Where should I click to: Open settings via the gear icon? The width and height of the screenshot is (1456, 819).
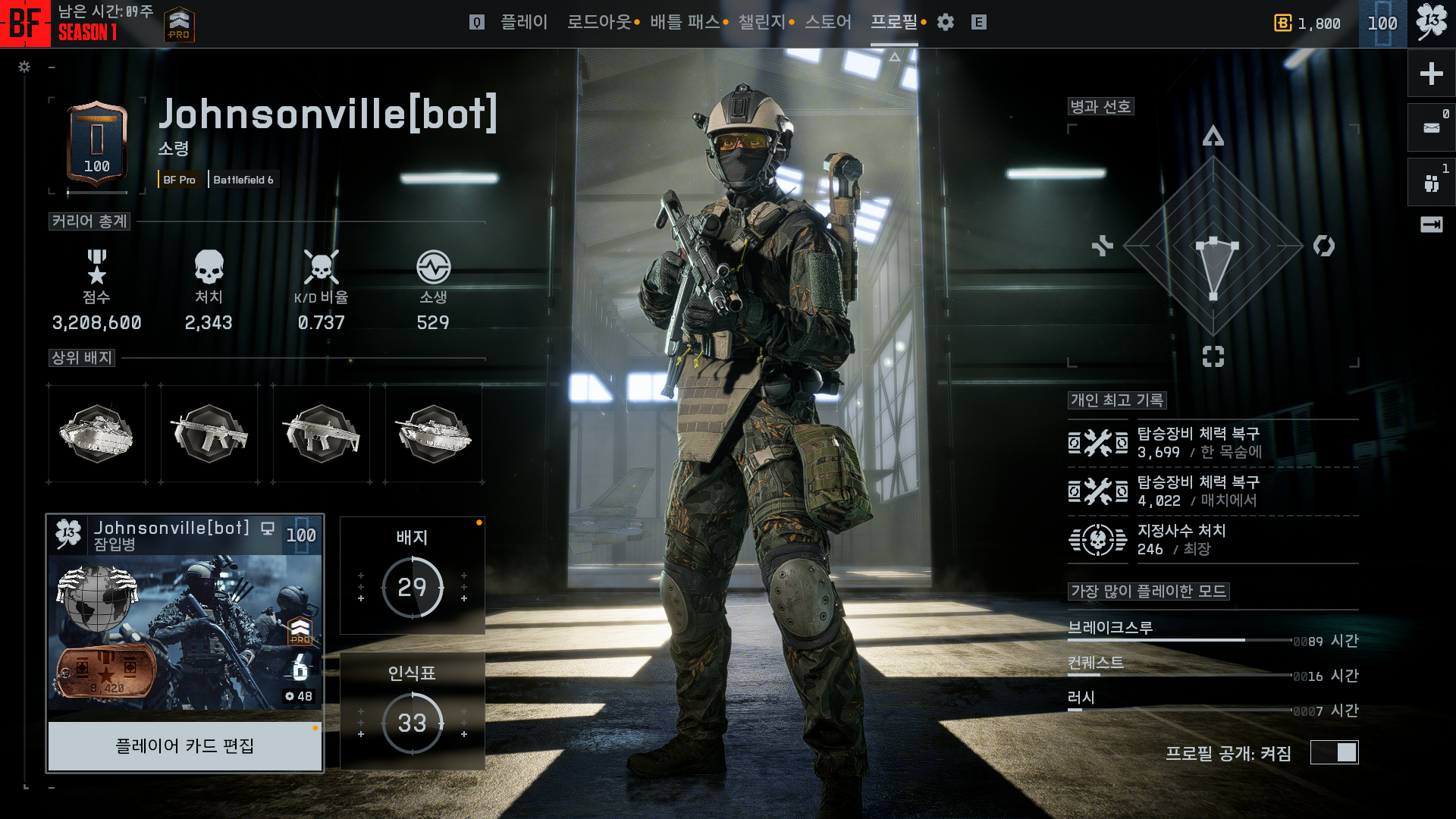click(945, 23)
